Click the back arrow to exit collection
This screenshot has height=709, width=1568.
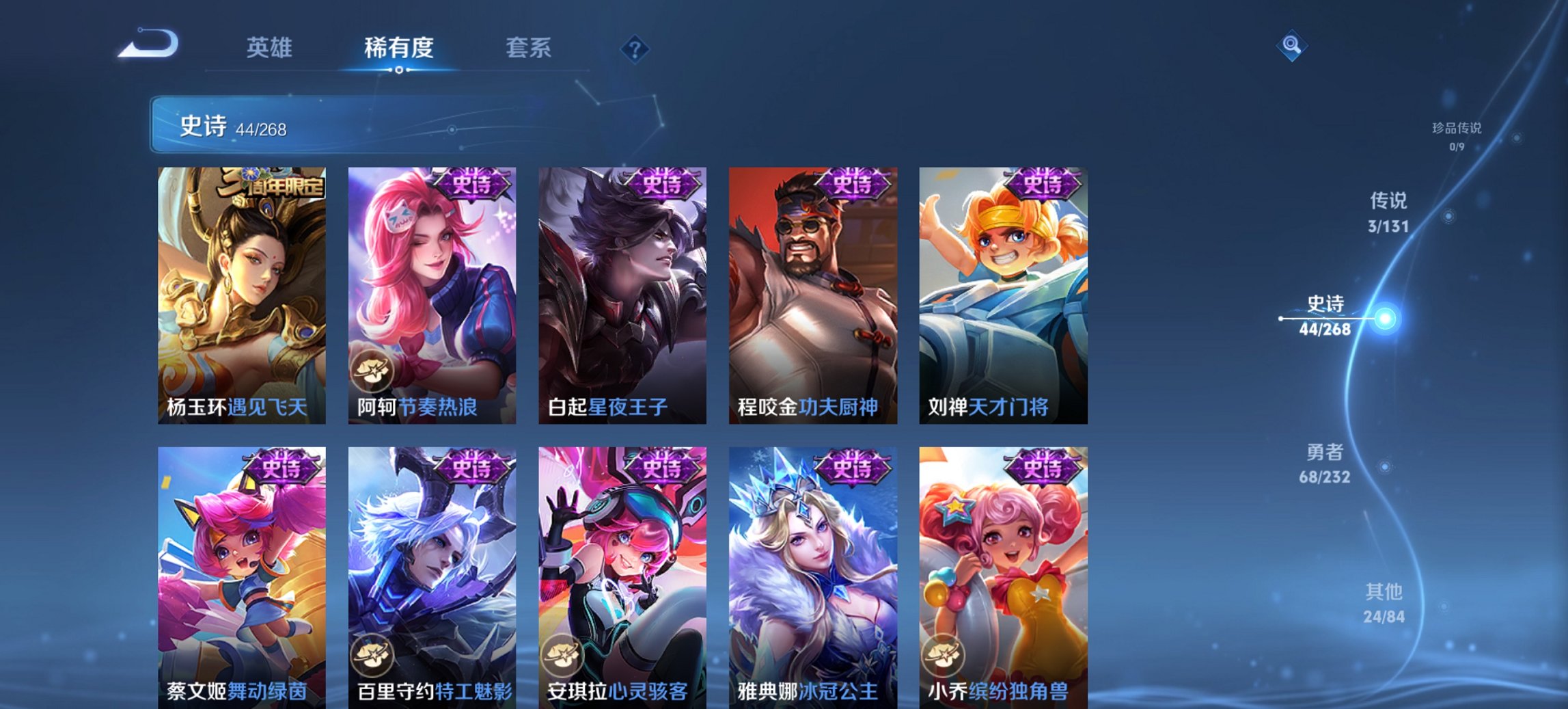[x=149, y=44]
